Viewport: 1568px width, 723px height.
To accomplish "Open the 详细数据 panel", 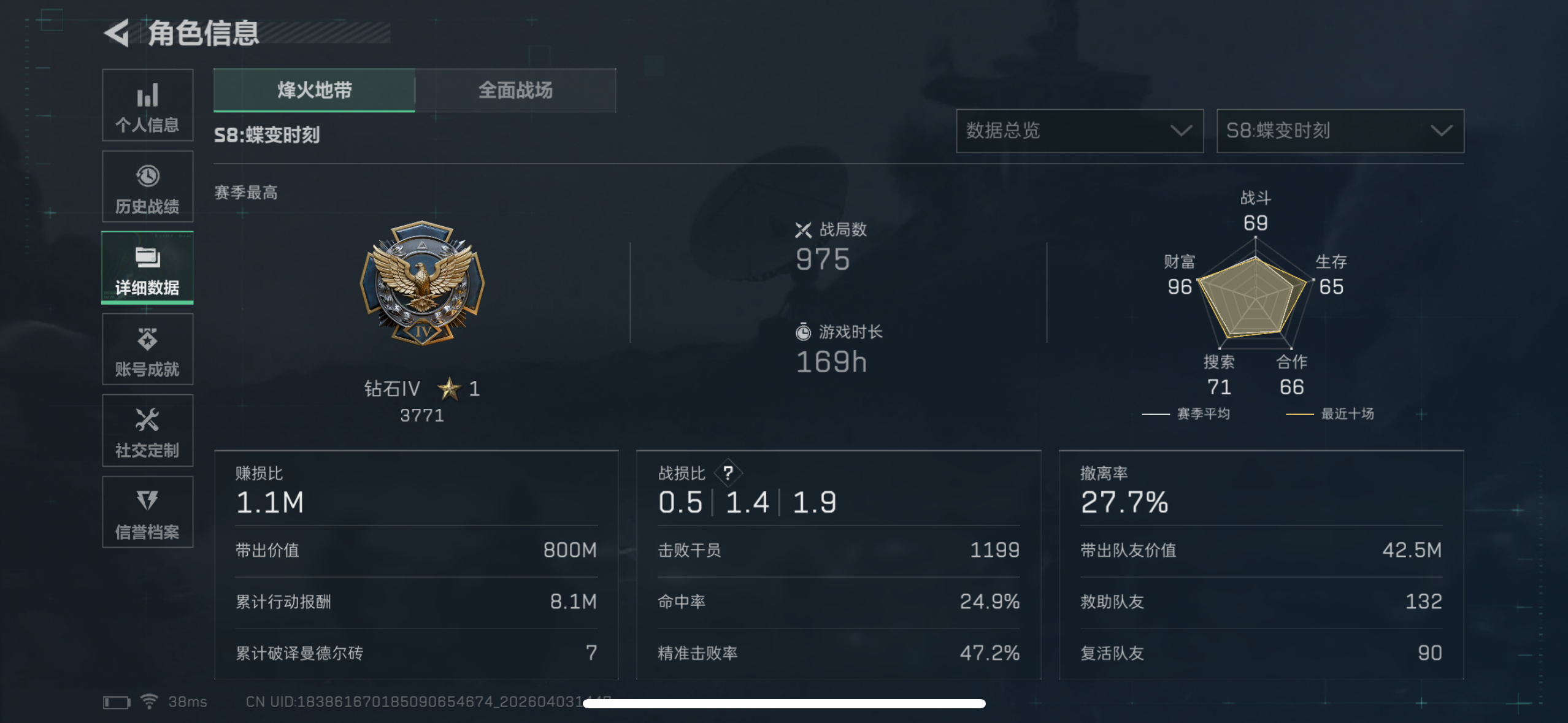I will point(147,268).
